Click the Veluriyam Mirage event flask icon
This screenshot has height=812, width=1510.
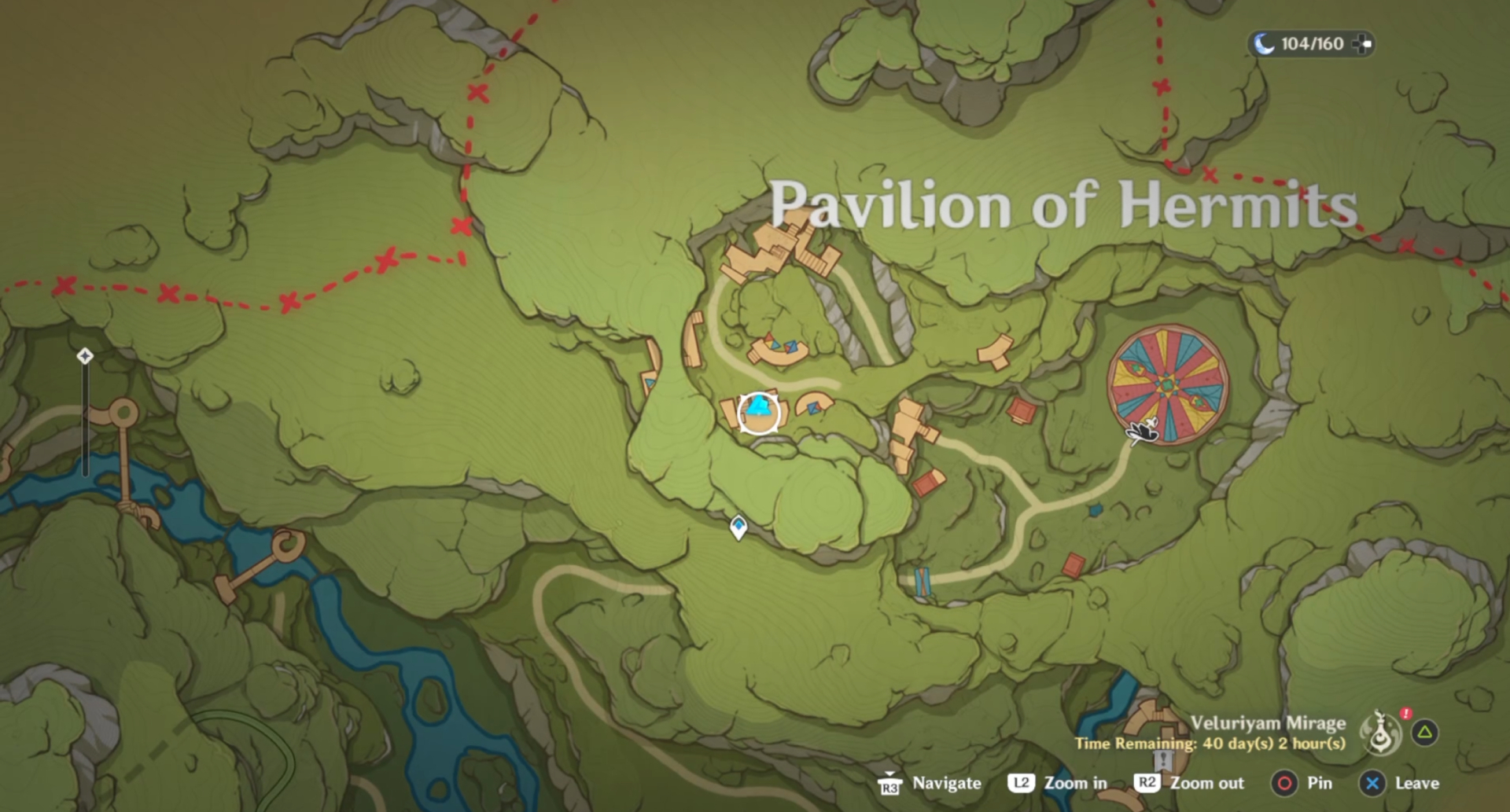click(1382, 734)
